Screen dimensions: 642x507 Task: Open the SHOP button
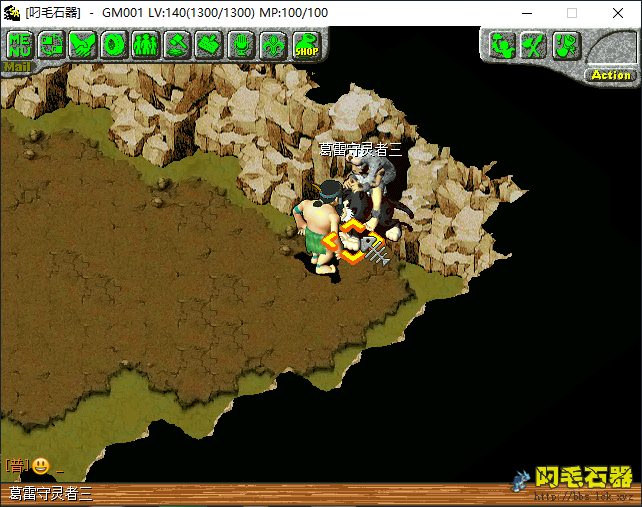click(x=304, y=45)
